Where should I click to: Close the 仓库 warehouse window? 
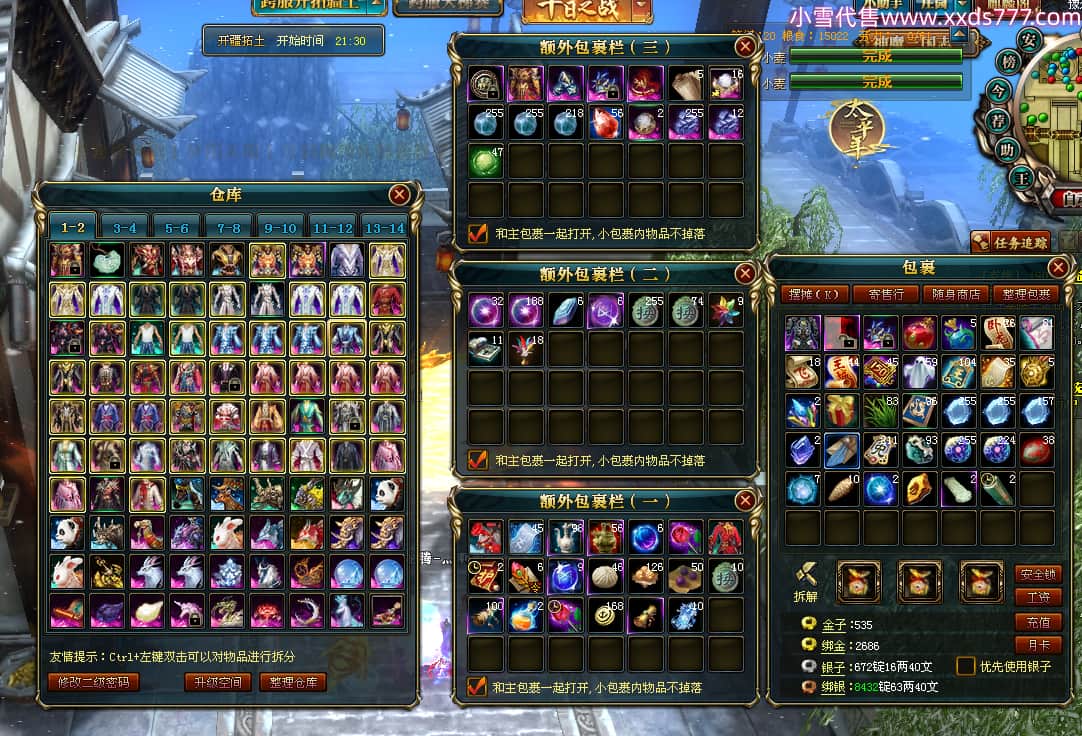[399, 195]
